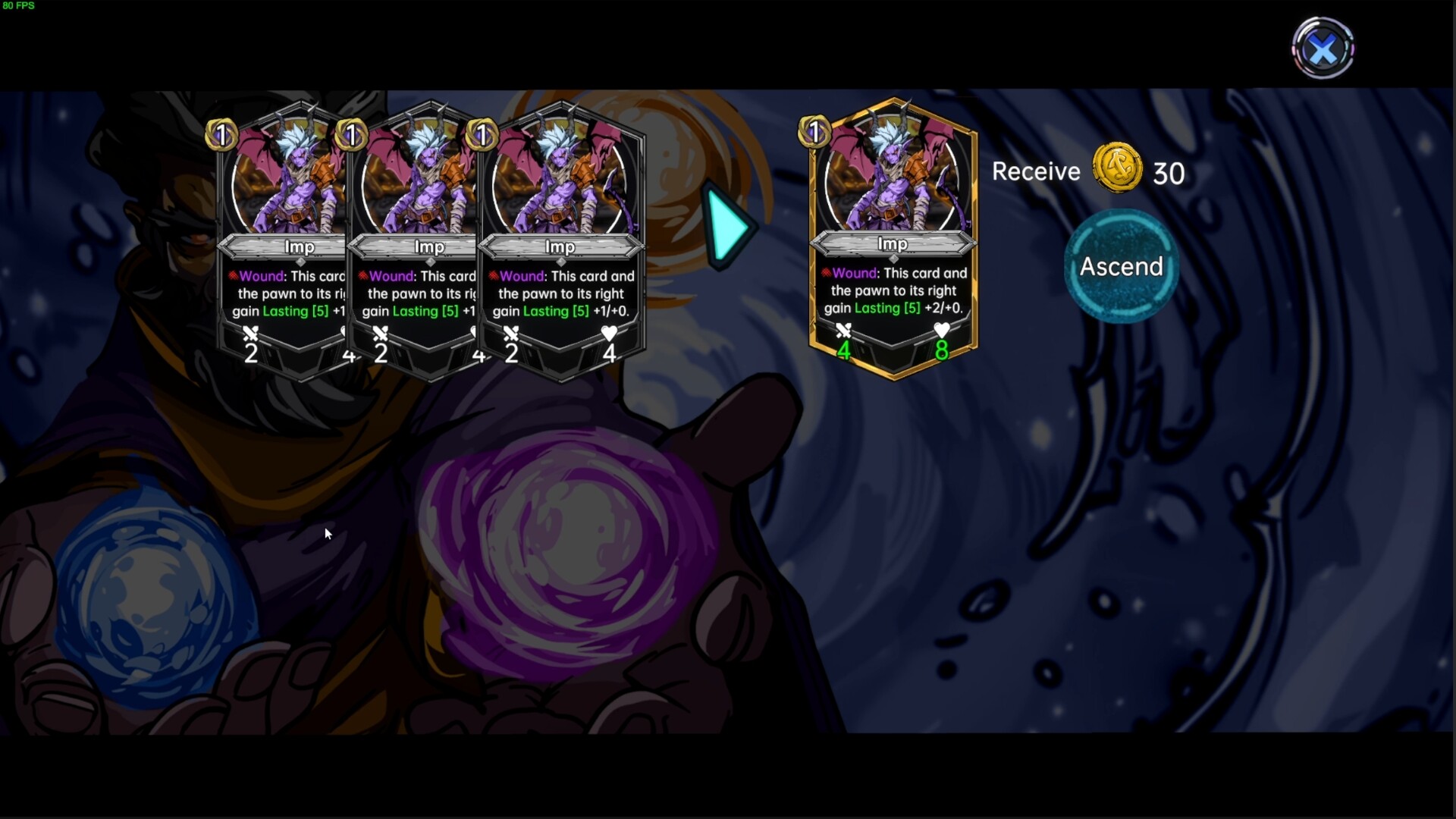
Task: Click the decorative diamond below the golden Imp nameplate
Action: 893,260
